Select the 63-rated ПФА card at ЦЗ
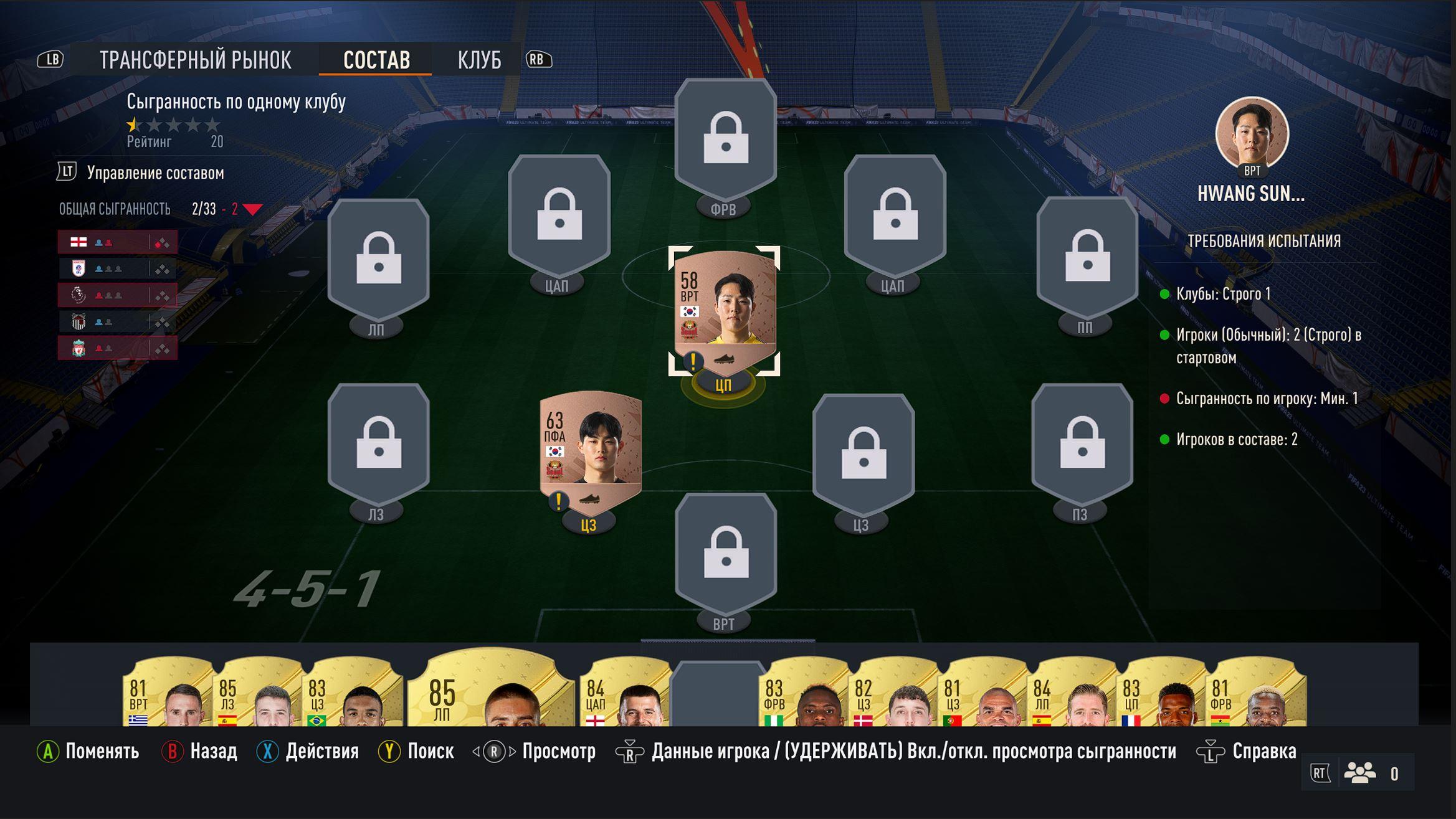Screen dimensions: 1456x819 pos(590,447)
